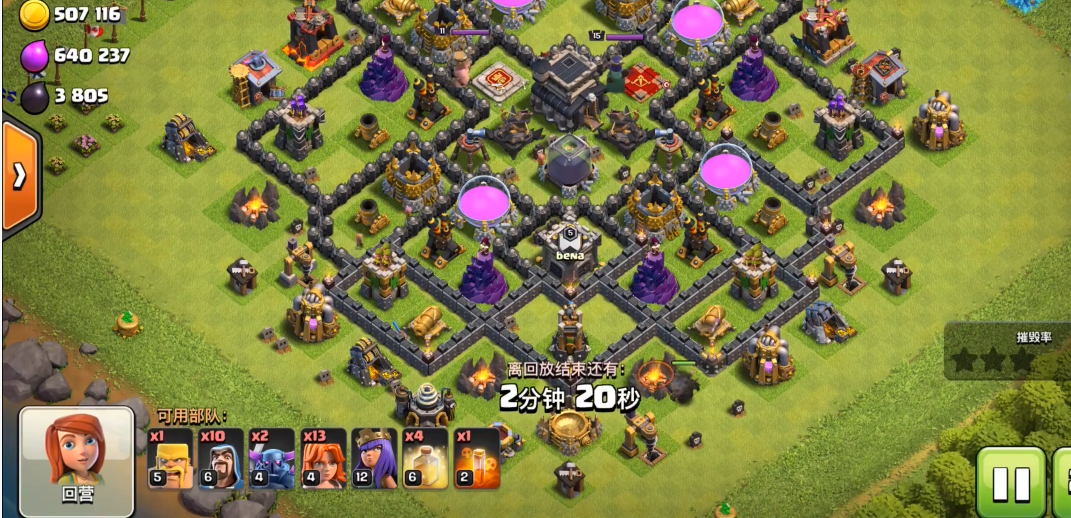Return to camp with the 回营 button
Screen dimensions: 1071x518
point(77,460)
